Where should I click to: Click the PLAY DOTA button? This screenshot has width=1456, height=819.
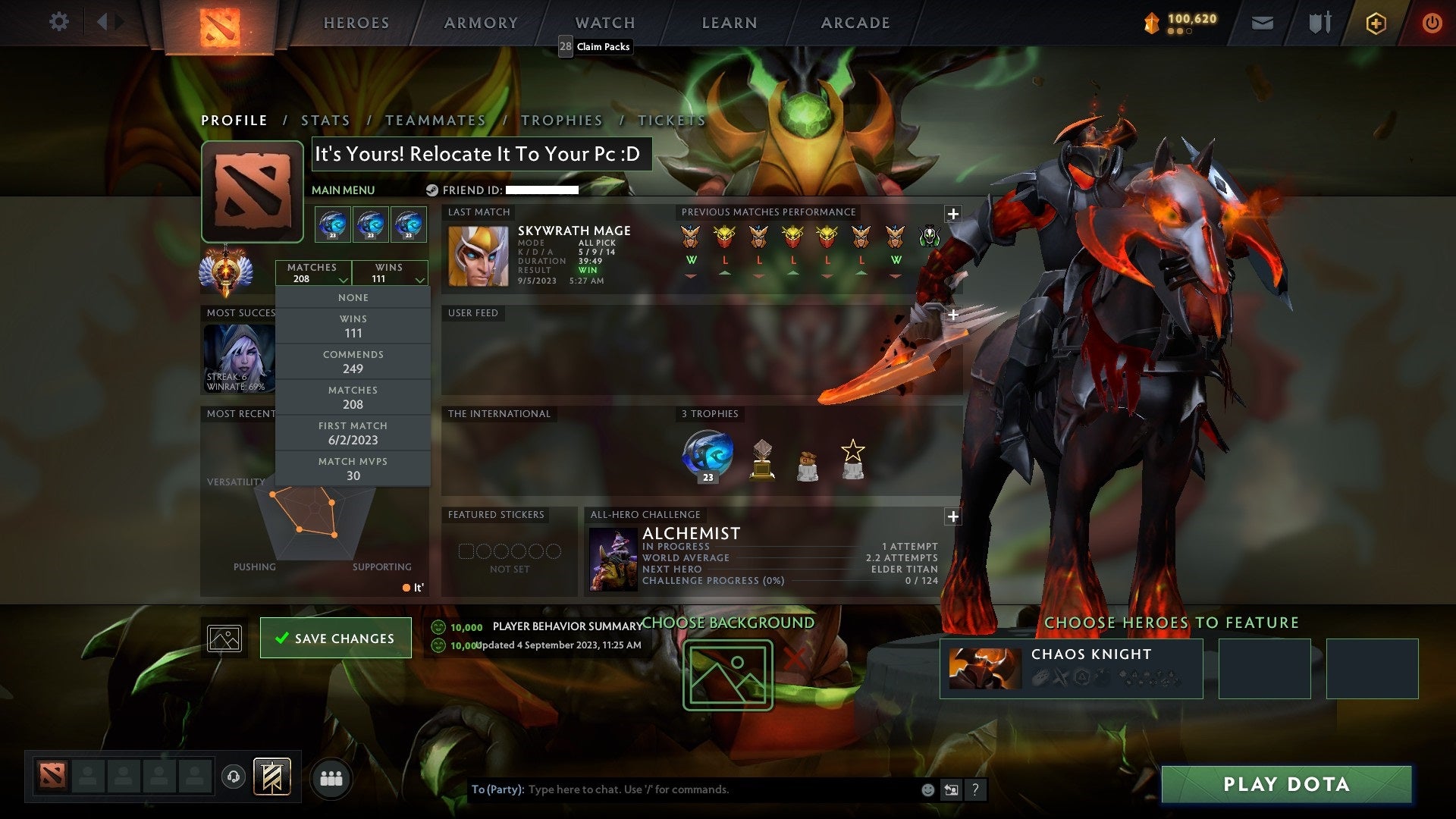(x=1286, y=785)
